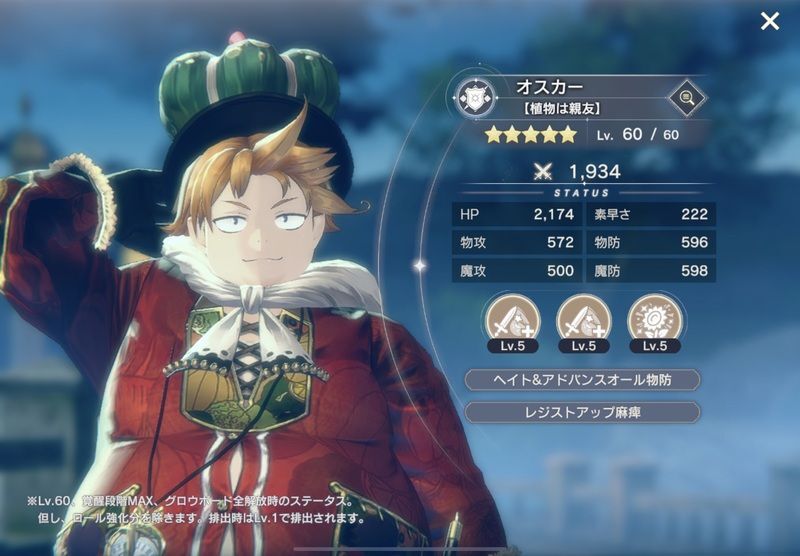The width and height of the screenshot is (800, 556).
Task: Show the ヘイト&アドバンスオール物防 passive details
Action: click(582, 380)
